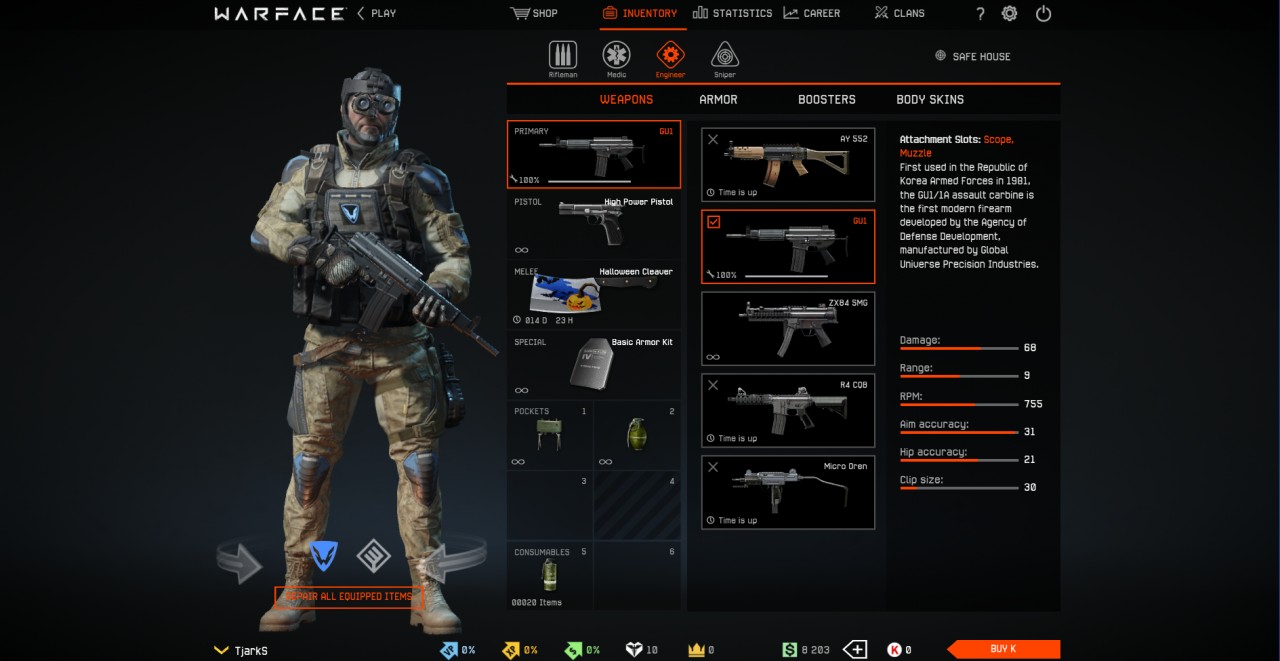1280x661 pixels.
Task: Open the Shop menu
Action: click(534, 13)
